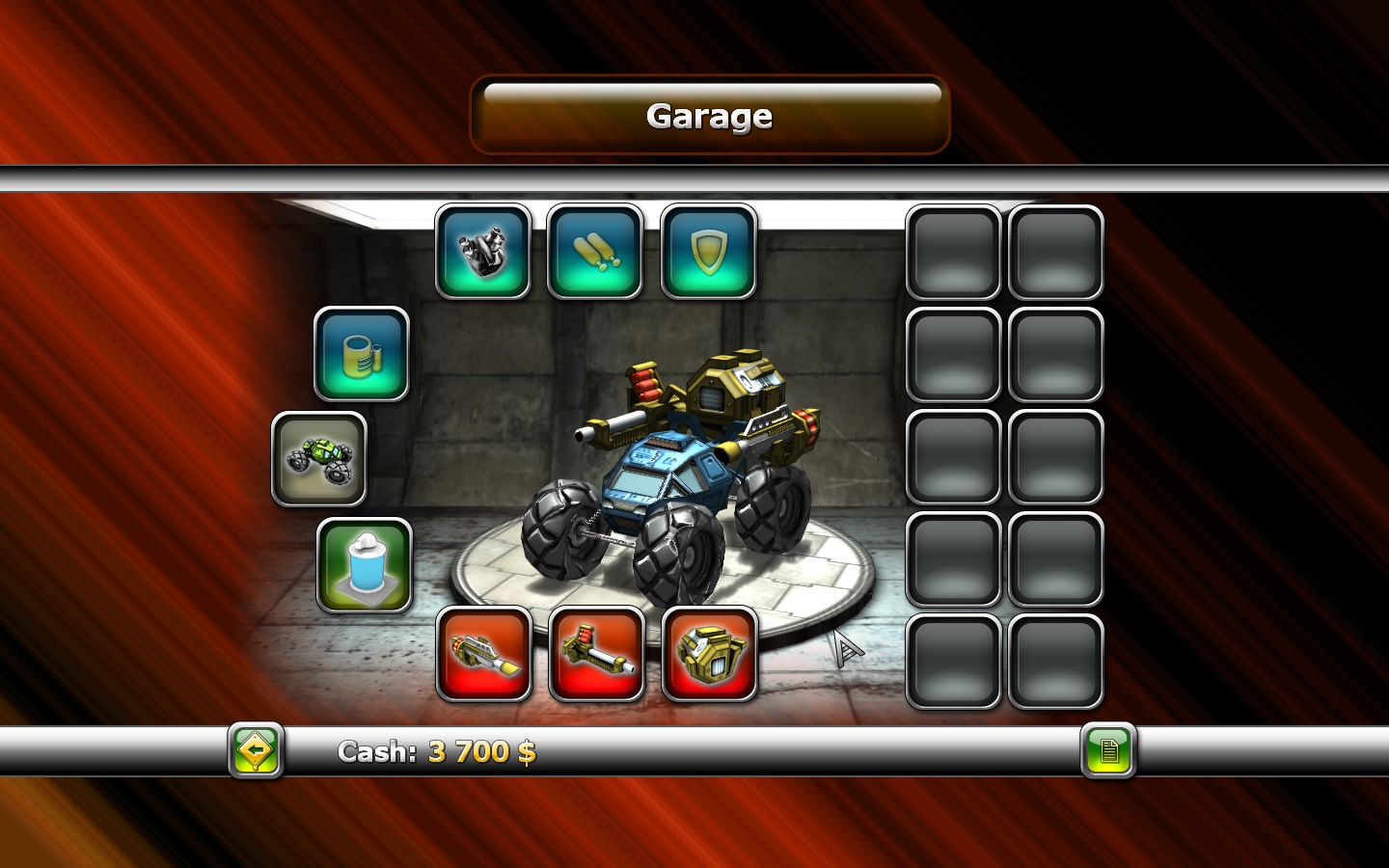Select the green buggy chassis icon
The height and width of the screenshot is (868, 1389).
320,457
